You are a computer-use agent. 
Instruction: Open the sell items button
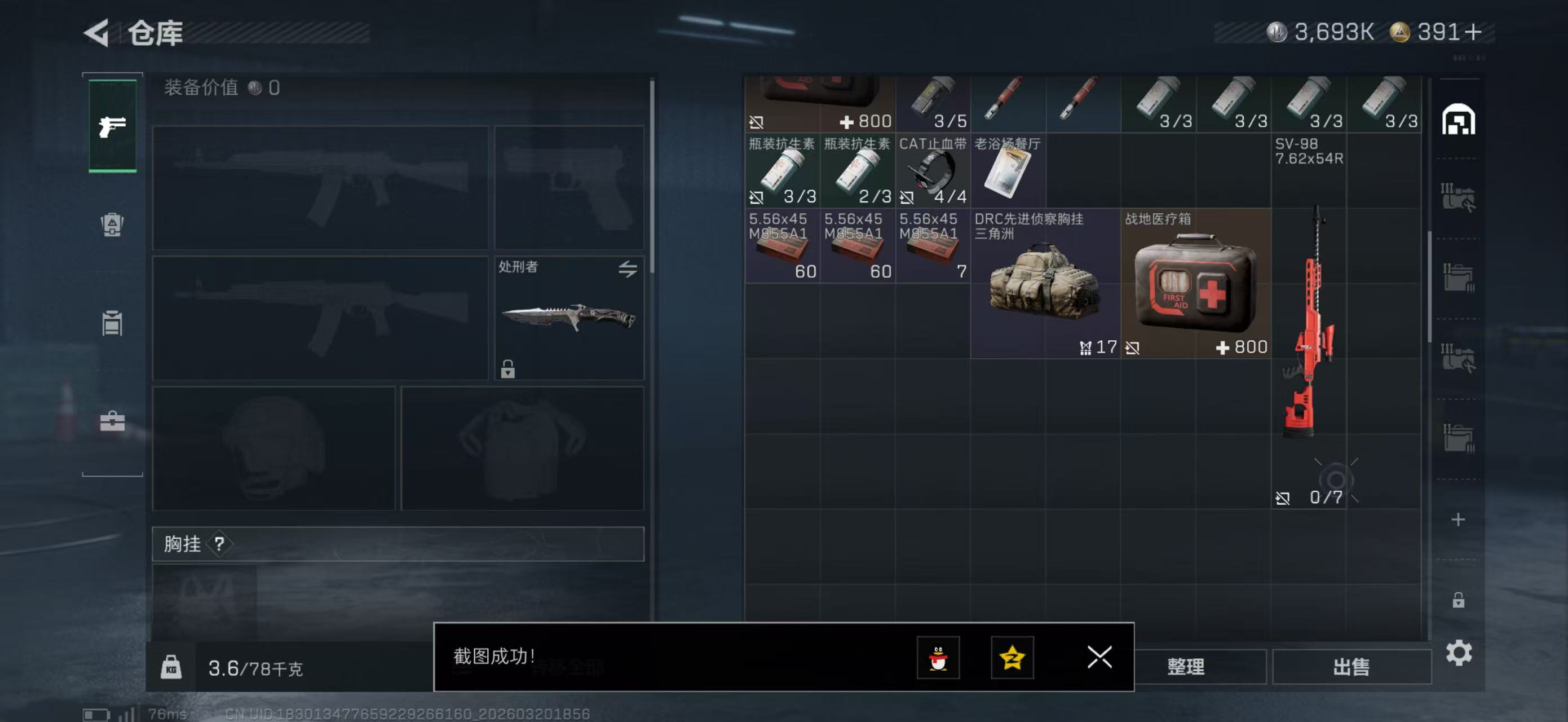point(1351,667)
